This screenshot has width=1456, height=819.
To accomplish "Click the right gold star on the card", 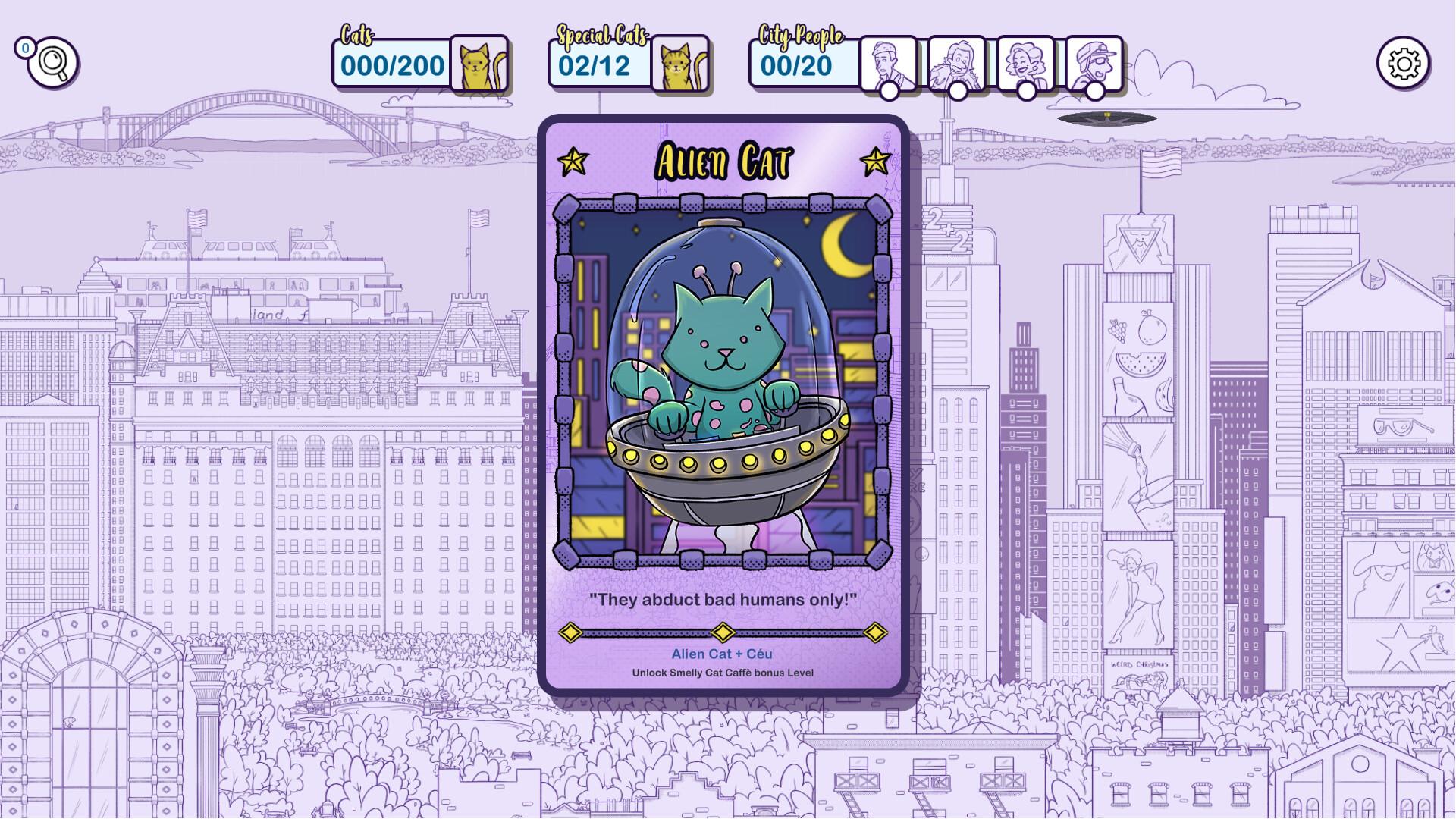I will [876, 159].
